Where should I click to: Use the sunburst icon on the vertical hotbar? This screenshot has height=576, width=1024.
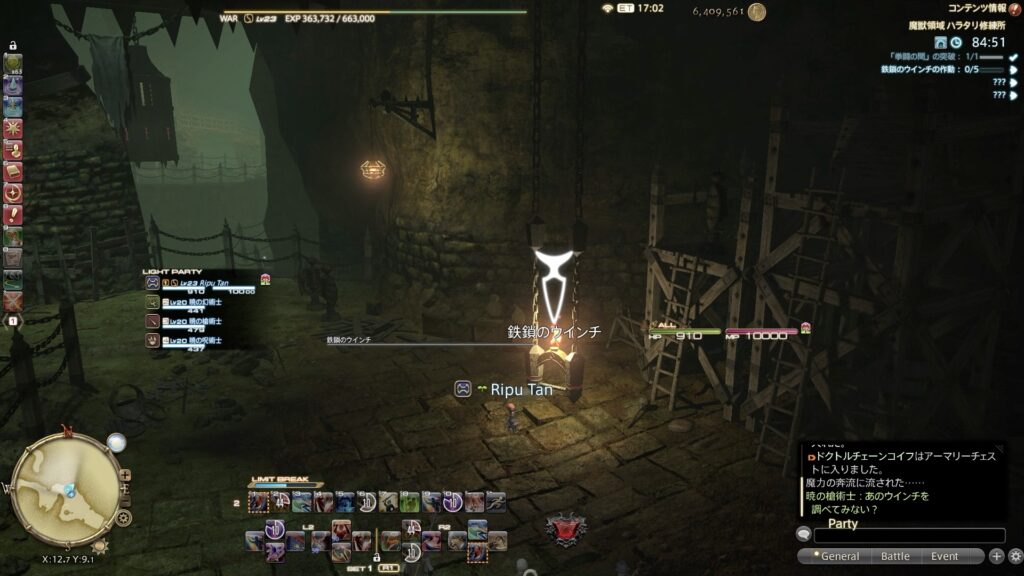13,127
